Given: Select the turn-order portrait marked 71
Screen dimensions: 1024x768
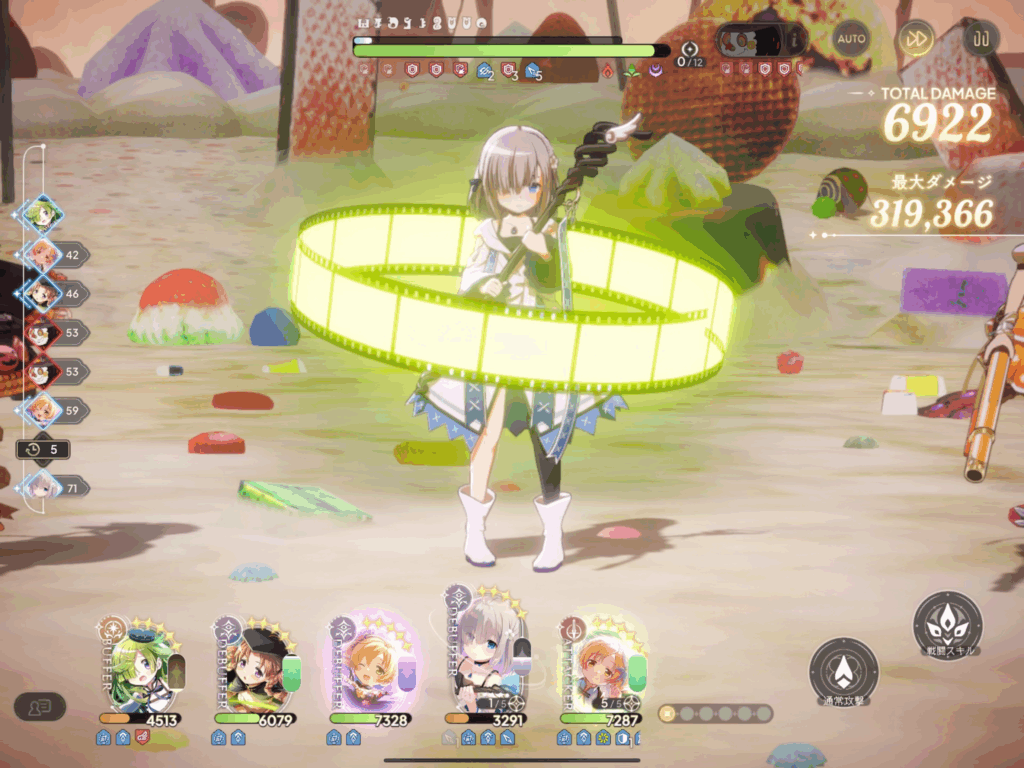Looking at the screenshot, I should point(43,487).
